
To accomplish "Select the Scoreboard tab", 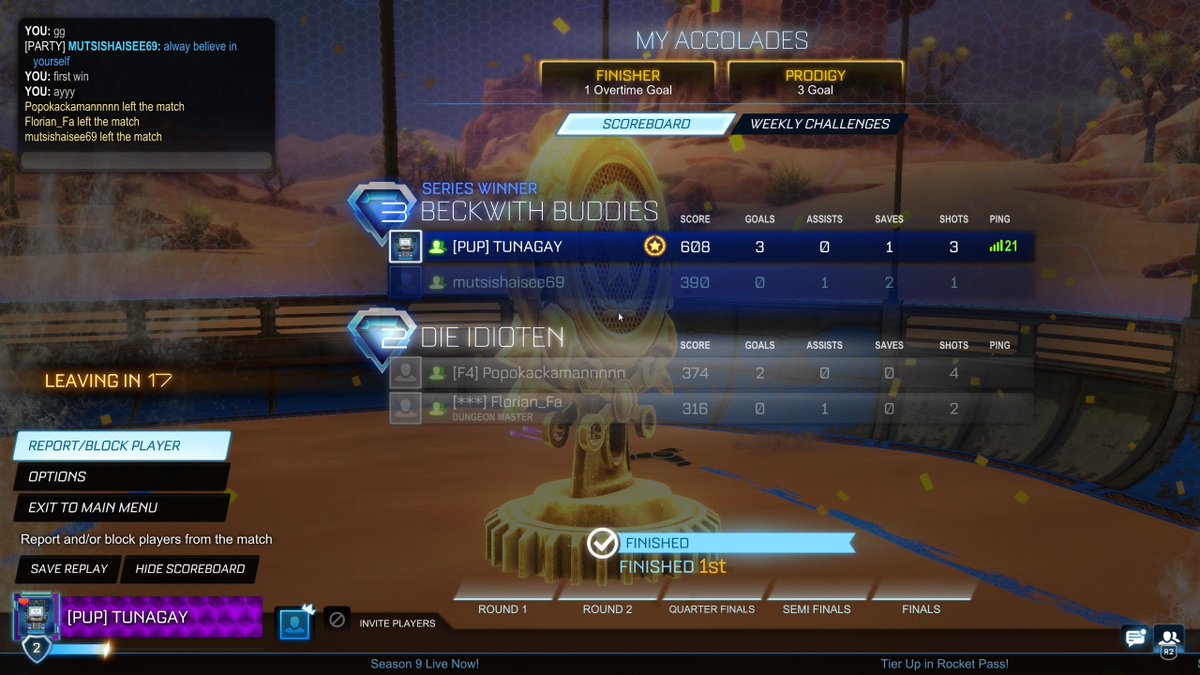I will pyautogui.click(x=646, y=124).
